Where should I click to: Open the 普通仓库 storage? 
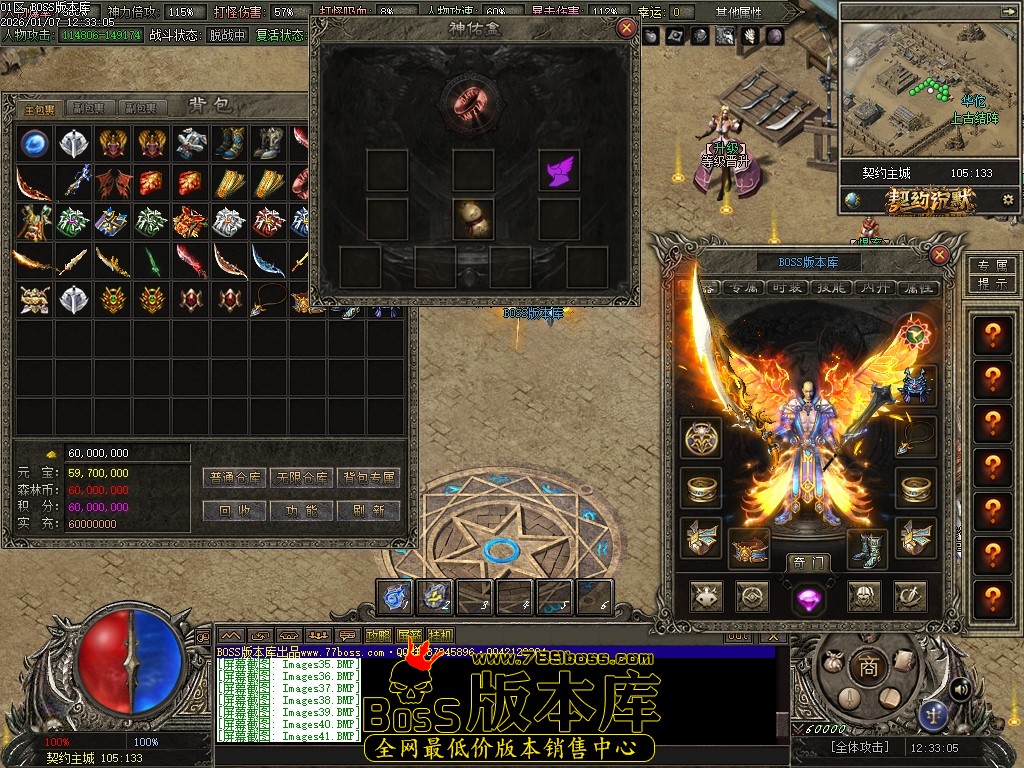(x=238, y=478)
